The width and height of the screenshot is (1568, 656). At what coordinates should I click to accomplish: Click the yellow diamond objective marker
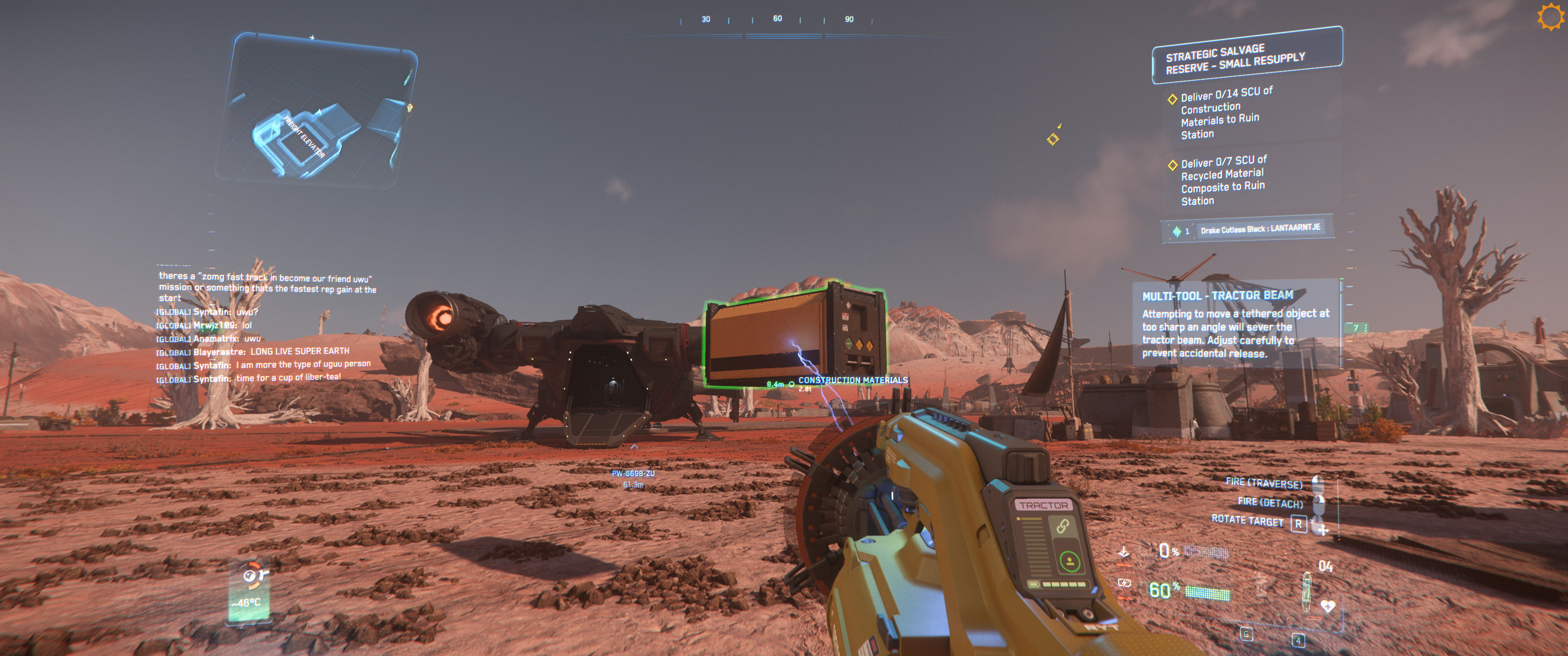pos(1052,139)
